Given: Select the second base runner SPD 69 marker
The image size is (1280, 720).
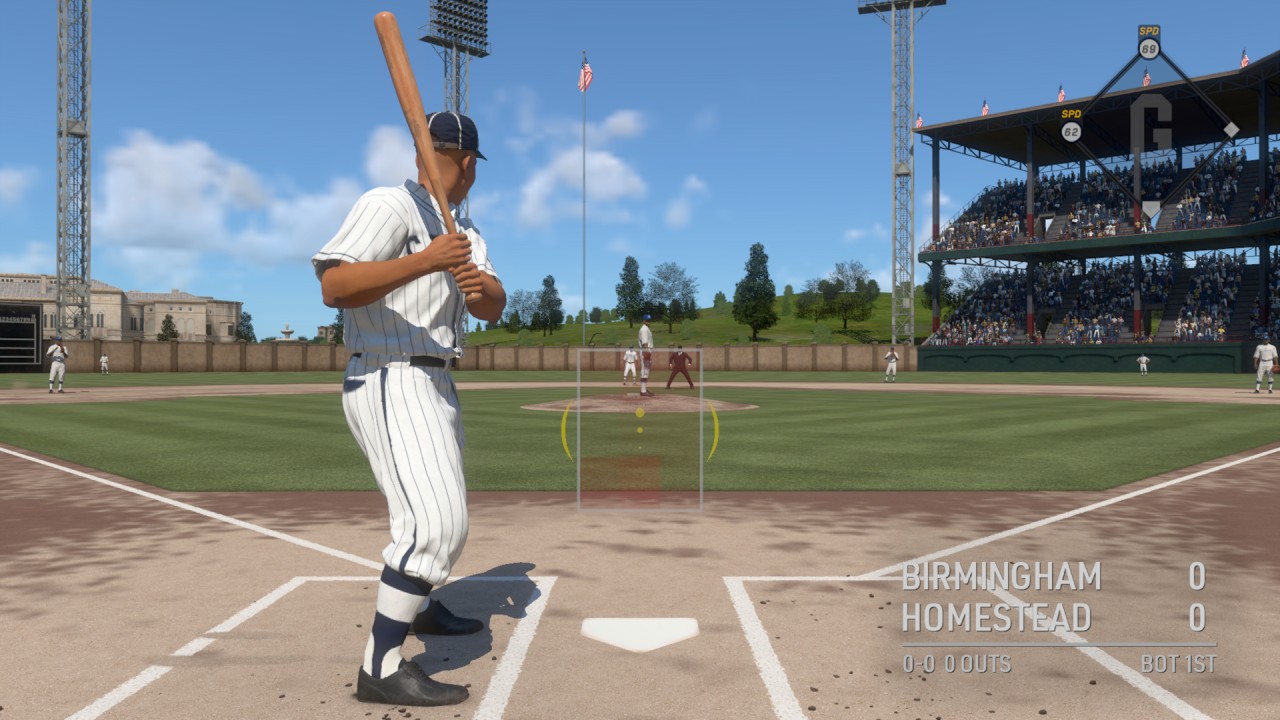Looking at the screenshot, I should click(1149, 43).
